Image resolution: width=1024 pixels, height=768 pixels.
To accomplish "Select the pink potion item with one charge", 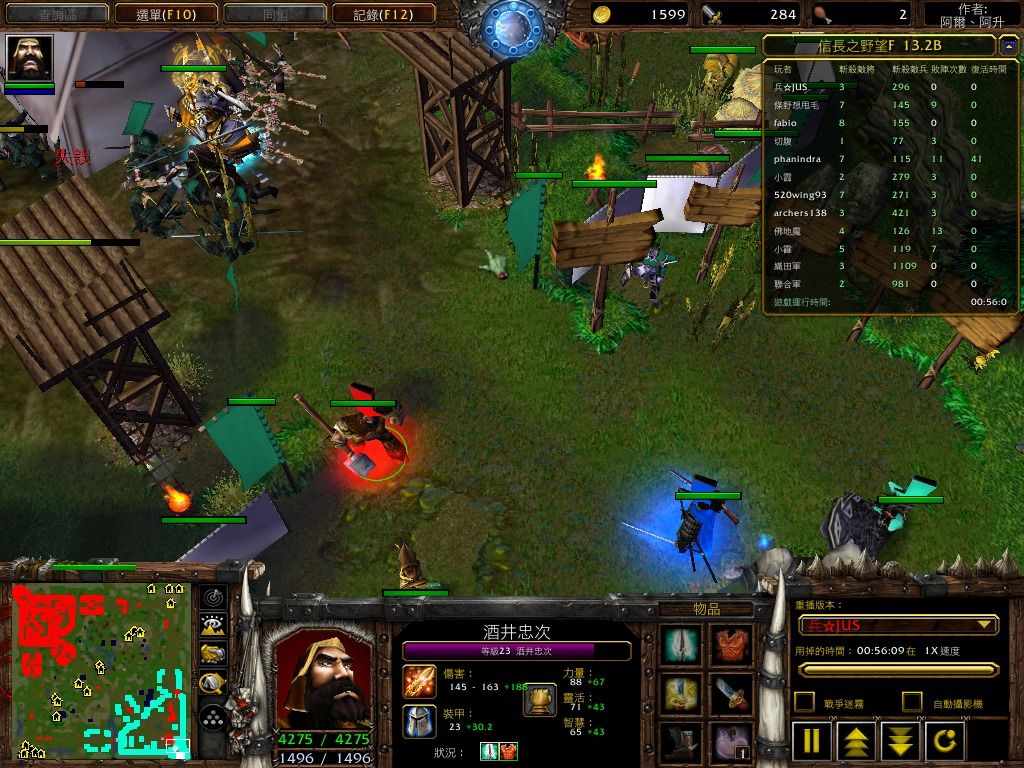I will pyautogui.click(x=732, y=742).
